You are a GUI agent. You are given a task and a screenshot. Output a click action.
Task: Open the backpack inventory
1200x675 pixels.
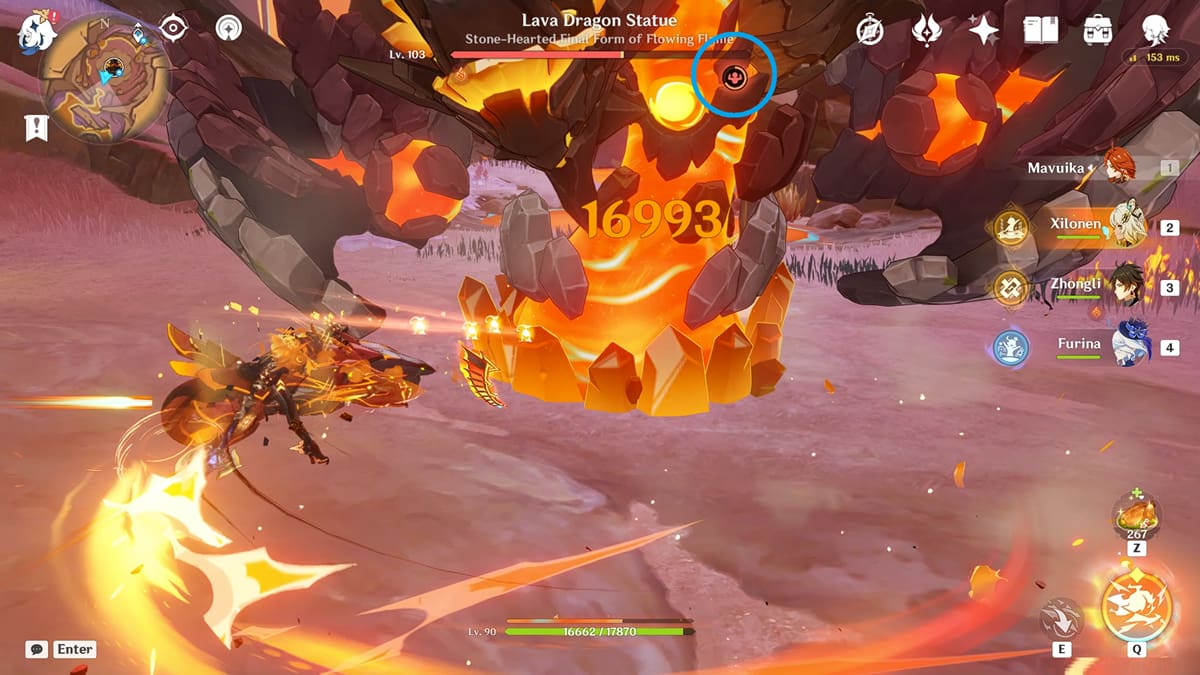click(1098, 30)
